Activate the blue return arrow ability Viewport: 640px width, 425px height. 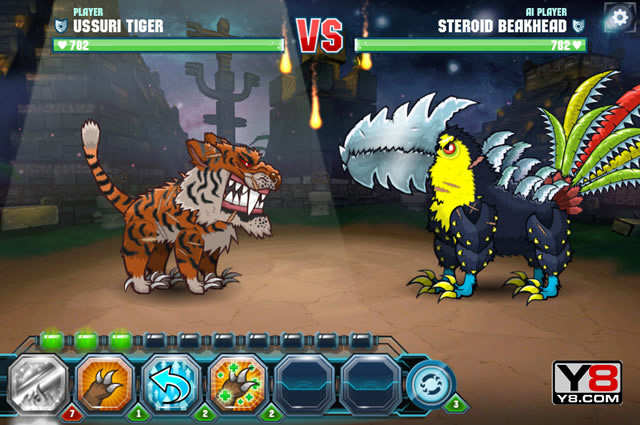pyautogui.click(x=171, y=382)
